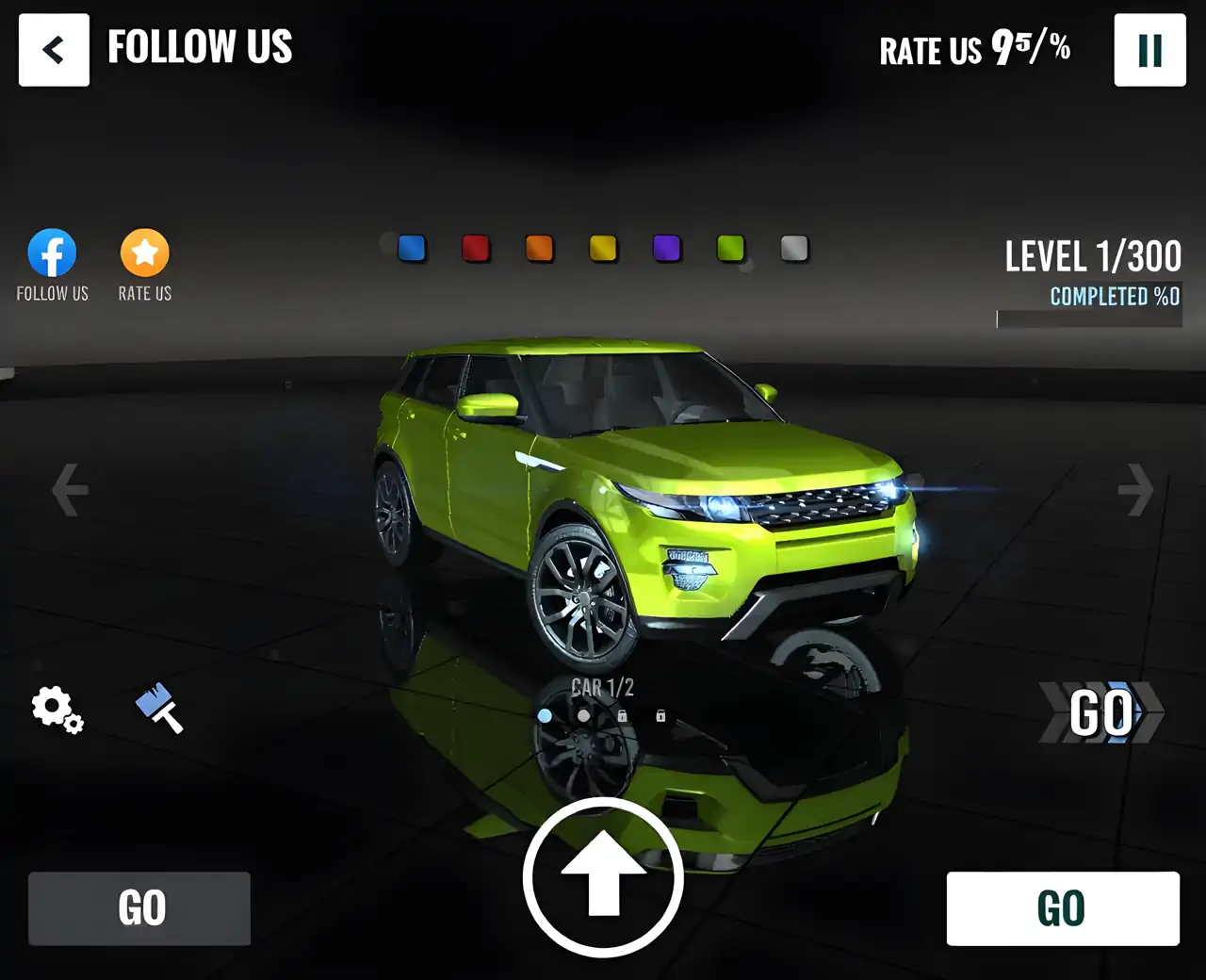Click the back arrow button

(54, 50)
